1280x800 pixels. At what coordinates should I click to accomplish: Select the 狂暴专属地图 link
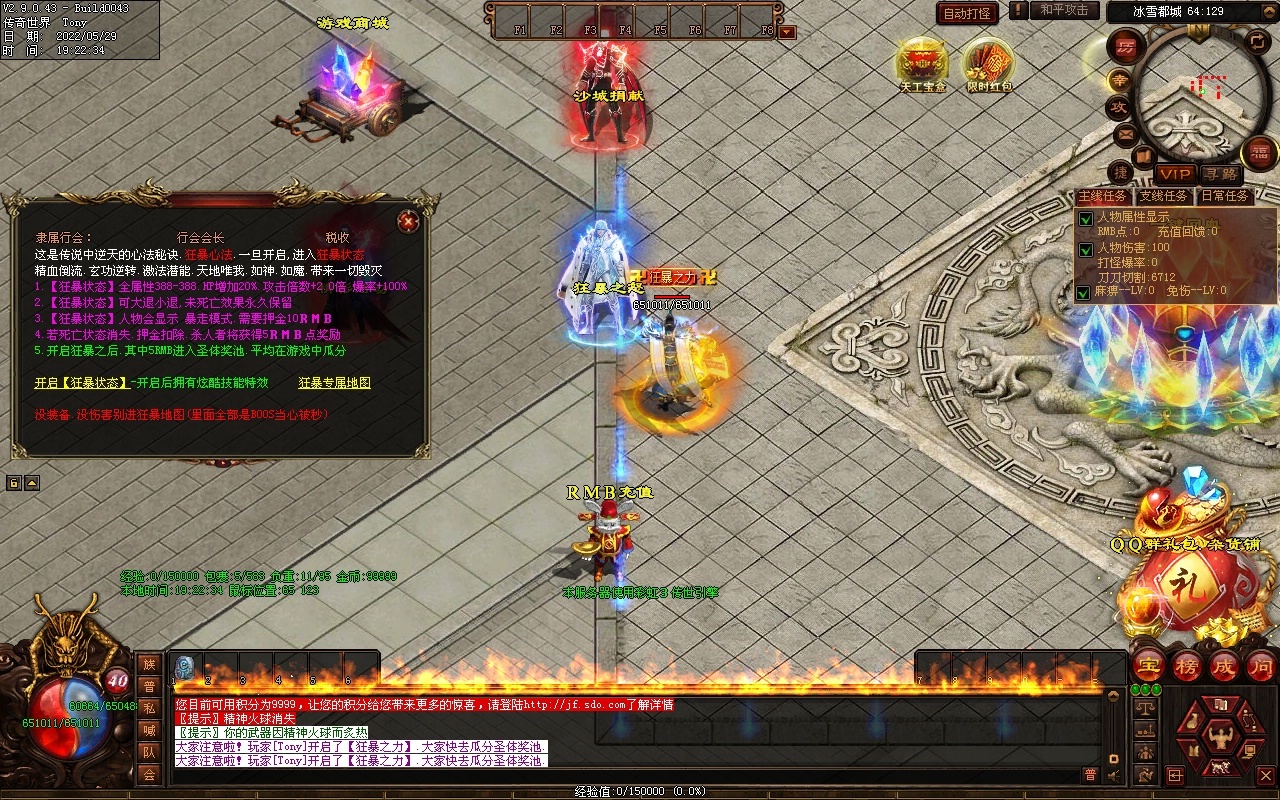334,383
